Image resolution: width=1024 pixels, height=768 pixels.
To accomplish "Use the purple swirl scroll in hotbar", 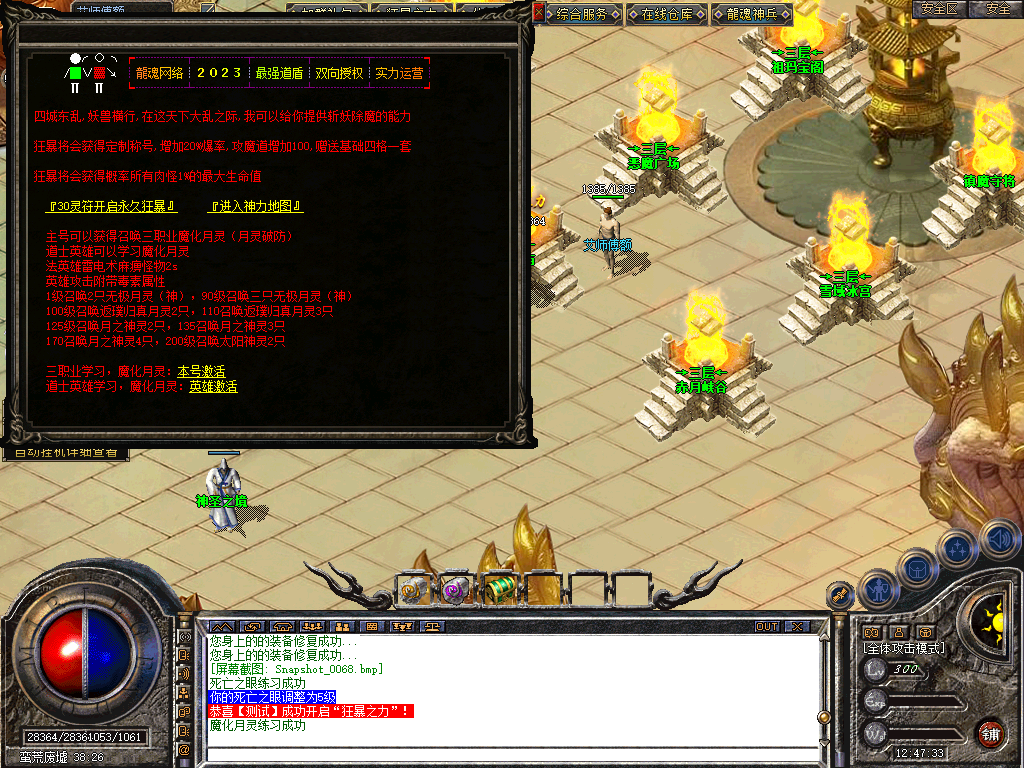I will click(x=456, y=591).
